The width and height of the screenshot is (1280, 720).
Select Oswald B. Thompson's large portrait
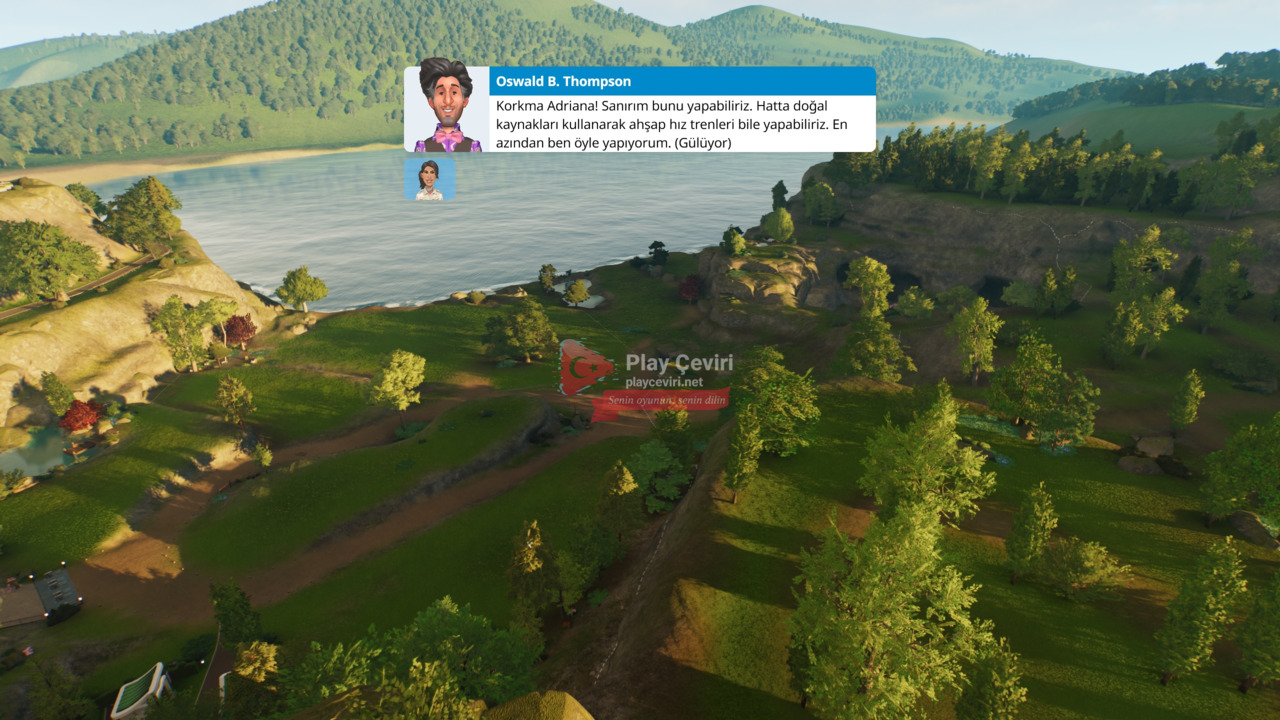(446, 109)
